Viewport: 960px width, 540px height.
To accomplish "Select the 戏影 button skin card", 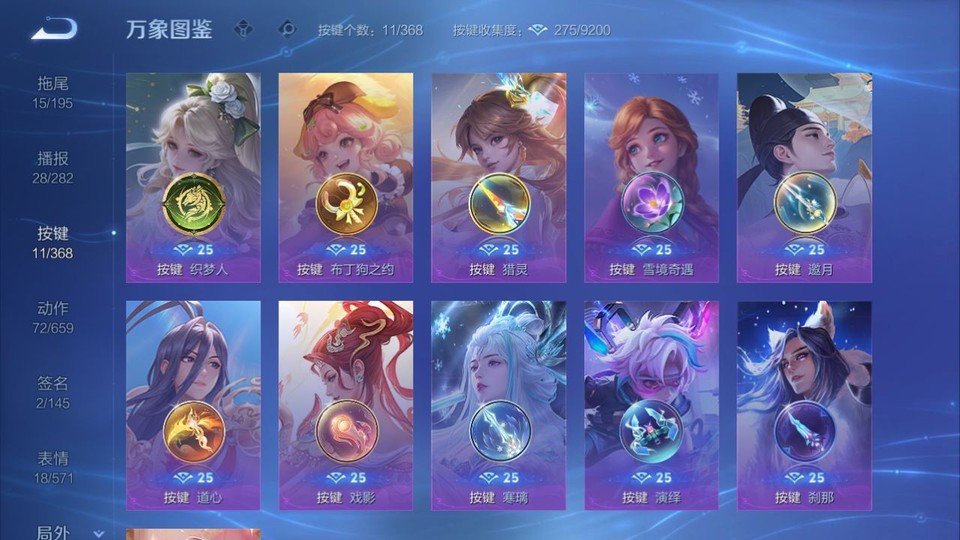I will [x=346, y=405].
